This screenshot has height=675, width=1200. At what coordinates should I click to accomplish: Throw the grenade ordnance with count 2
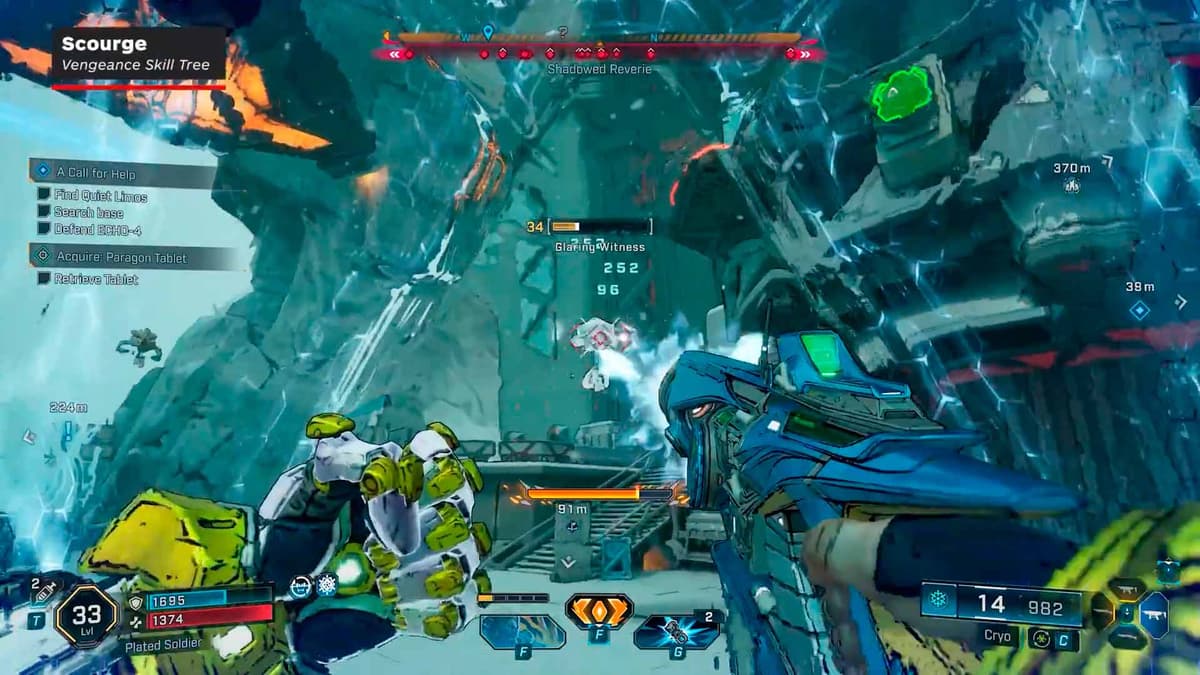676,631
